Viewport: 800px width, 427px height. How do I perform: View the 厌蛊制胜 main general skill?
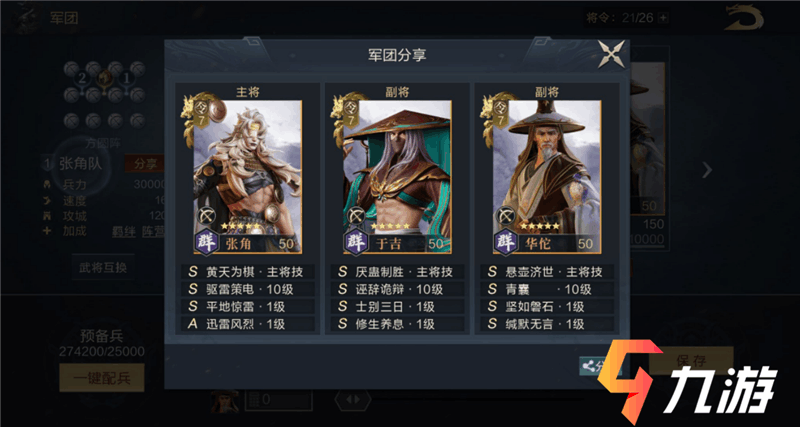click(397, 271)
